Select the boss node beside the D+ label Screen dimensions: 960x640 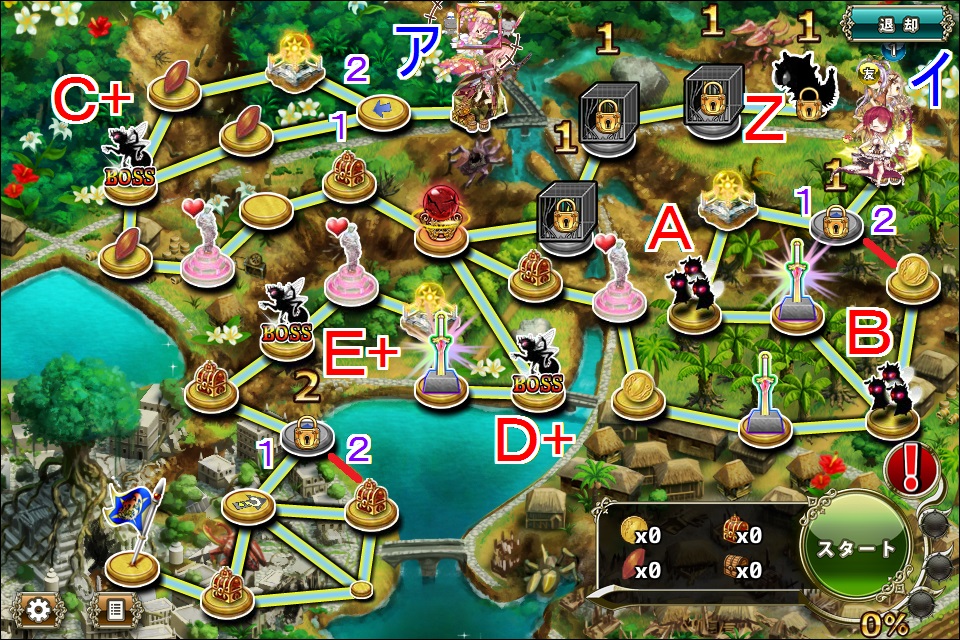click(536, 368)
